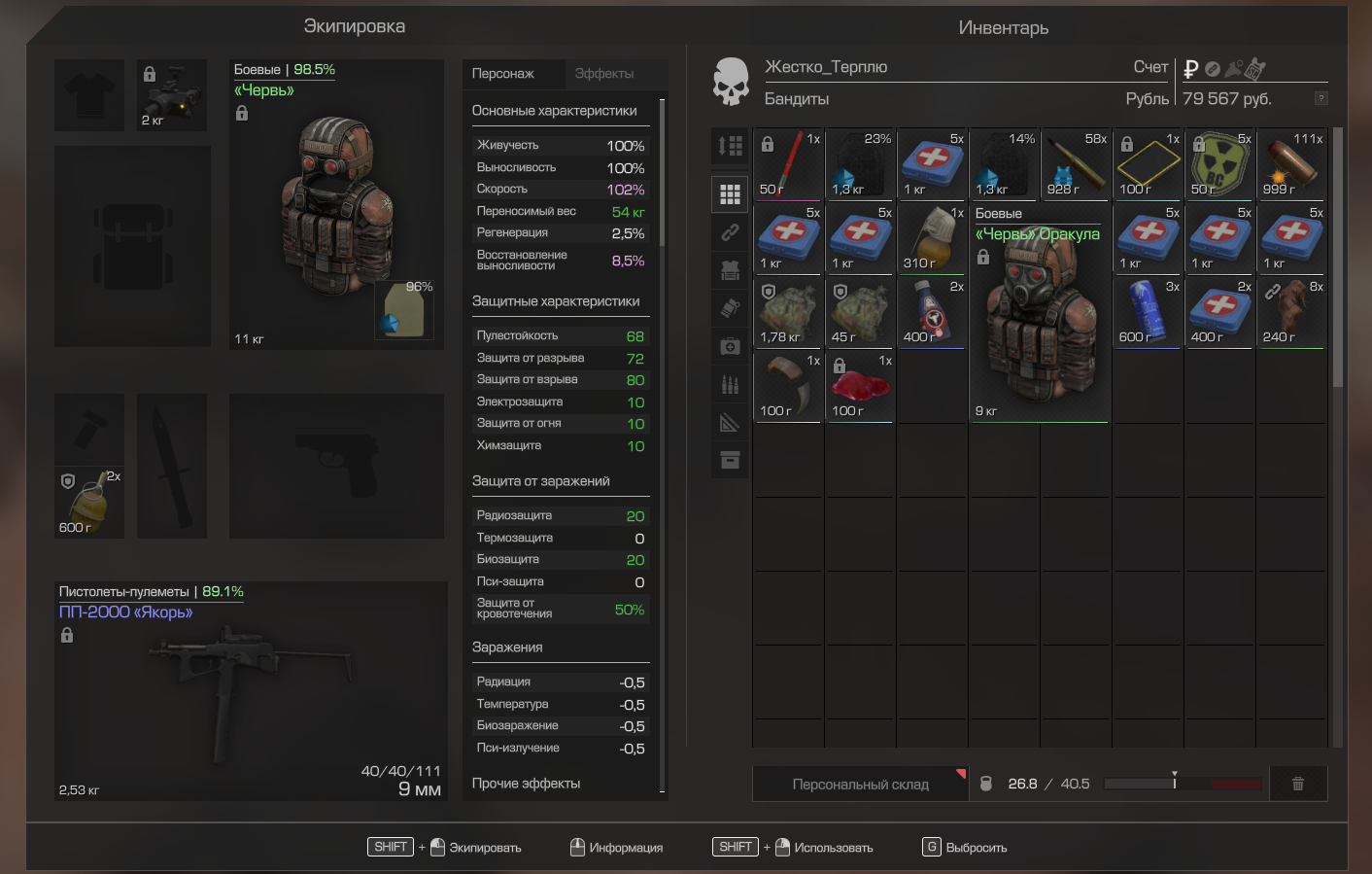Filter inventory by ammo bullets category

[730, 384]
